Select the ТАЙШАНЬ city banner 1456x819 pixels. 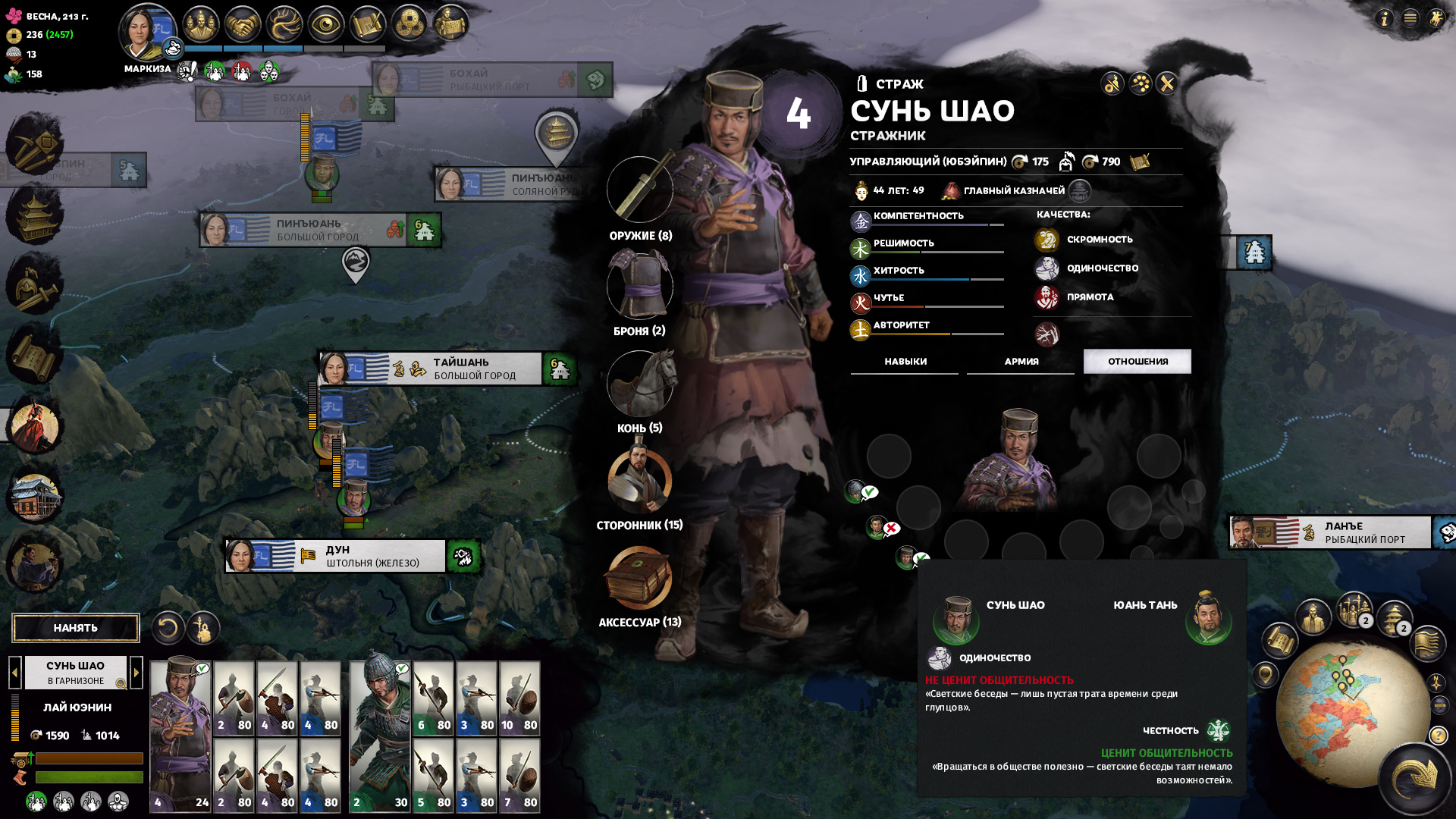(463, 369)
